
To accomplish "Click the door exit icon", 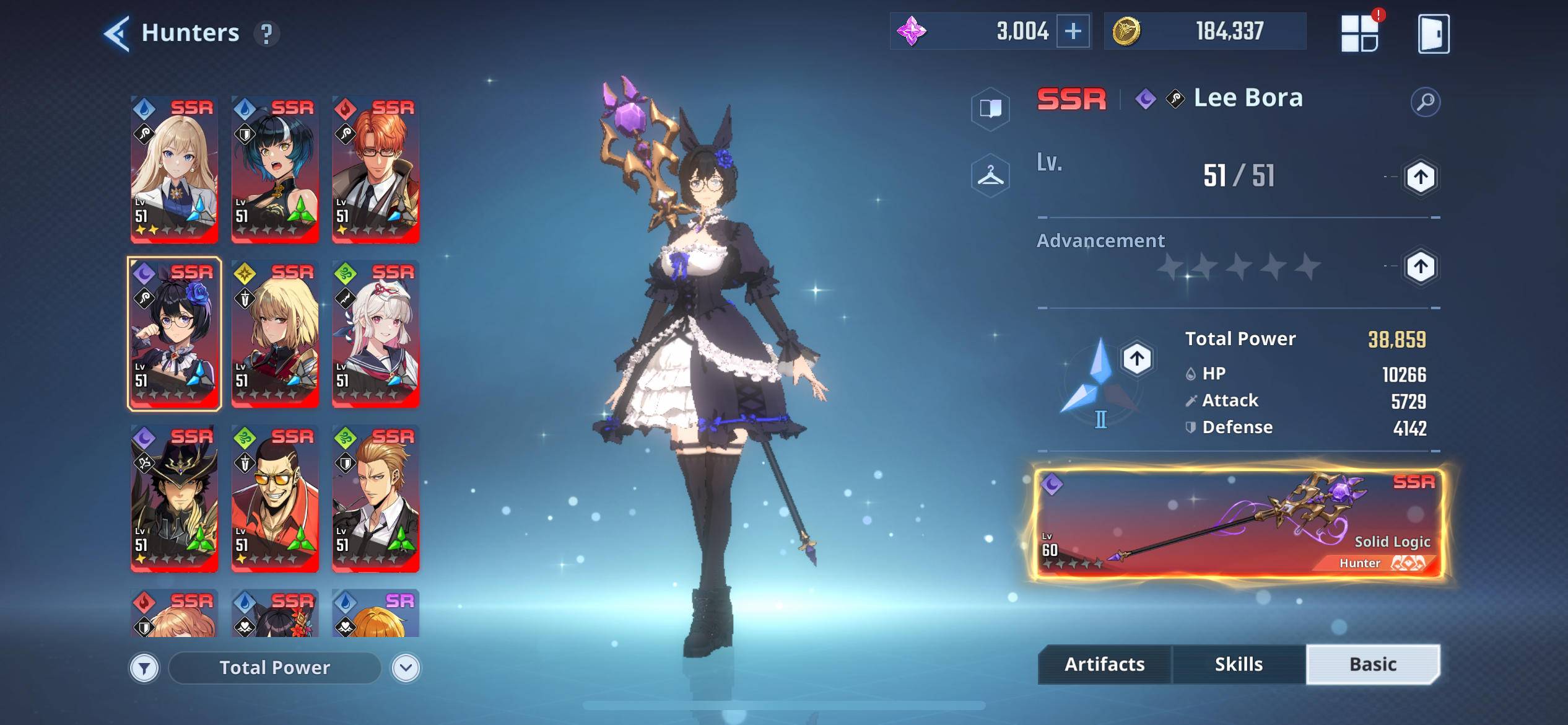I will click(x=1433, y=33).
